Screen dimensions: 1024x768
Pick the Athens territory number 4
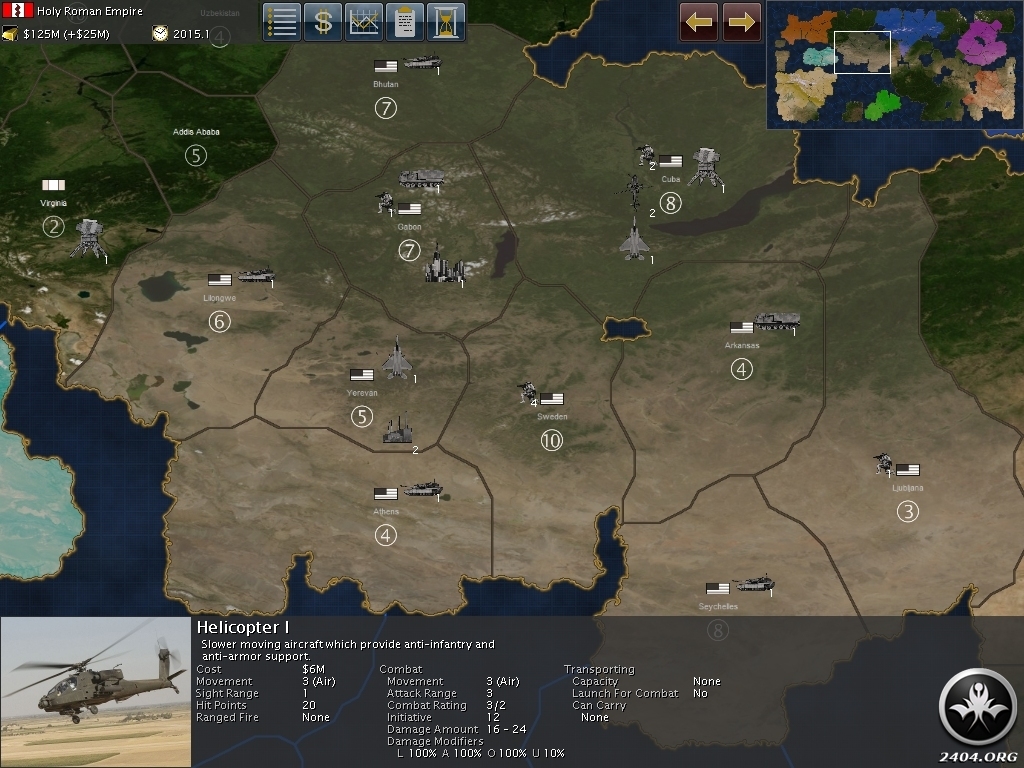(386, 535)
